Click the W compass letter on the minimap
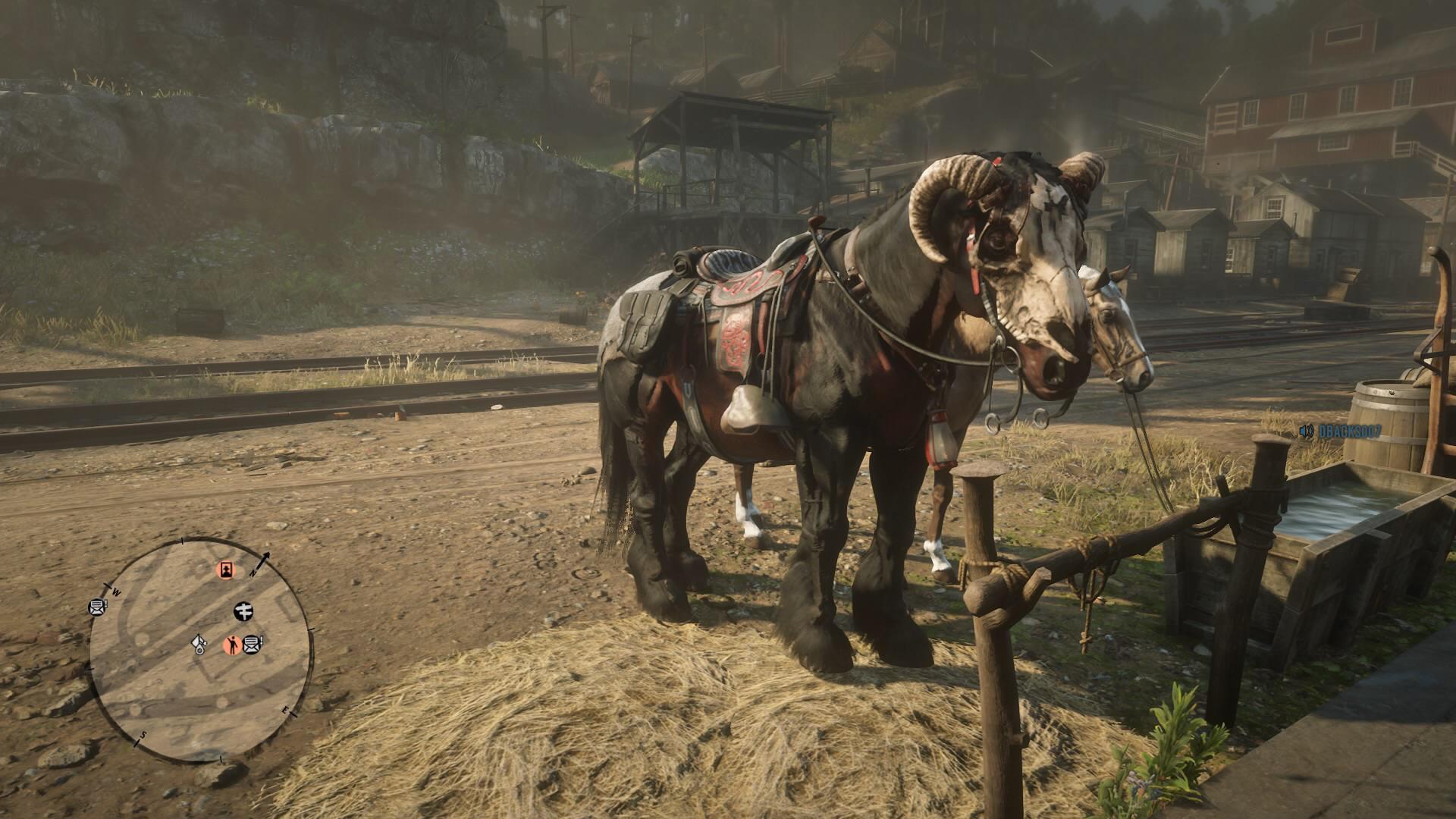 (116, 591)
